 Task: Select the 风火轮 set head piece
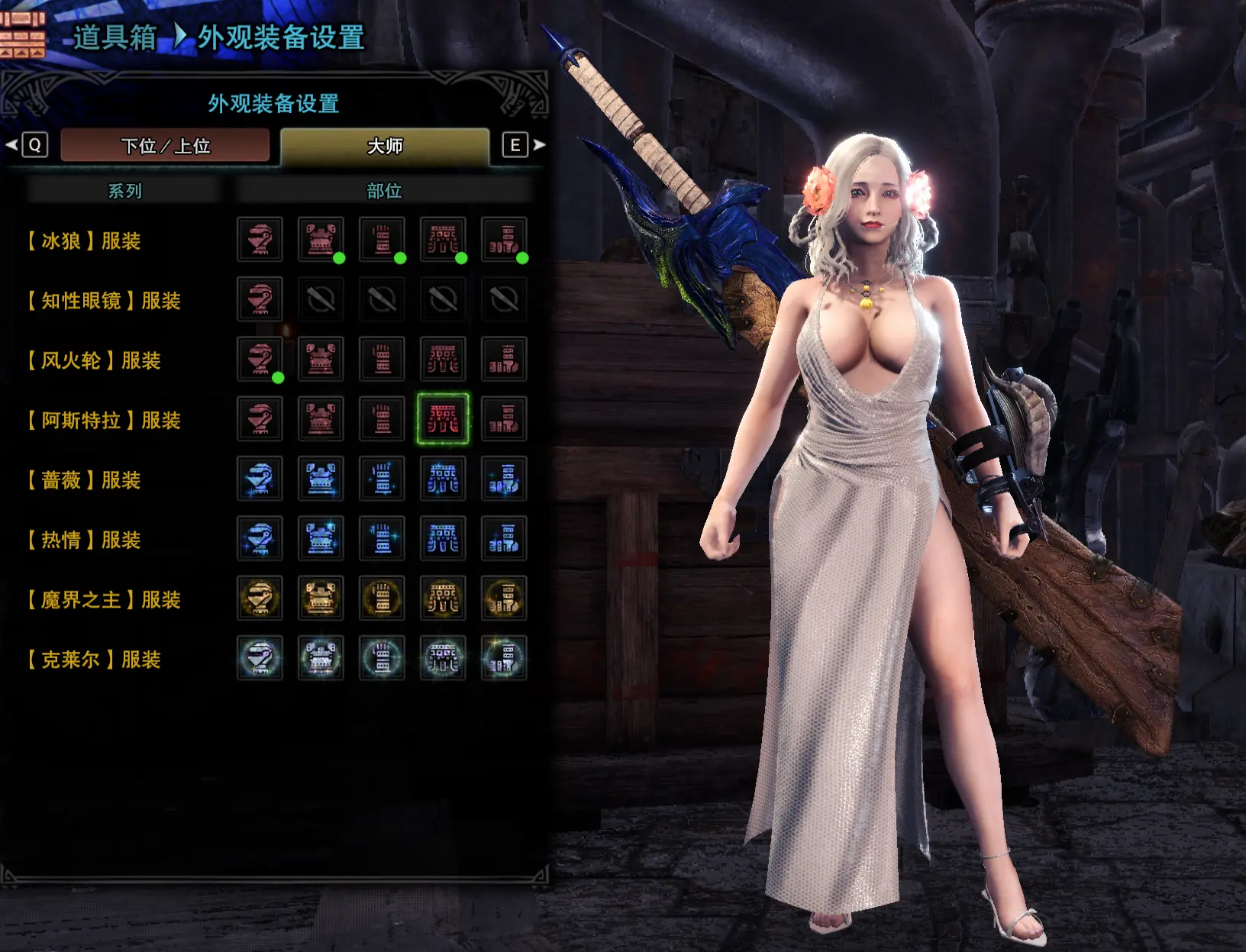coord(260,359)
